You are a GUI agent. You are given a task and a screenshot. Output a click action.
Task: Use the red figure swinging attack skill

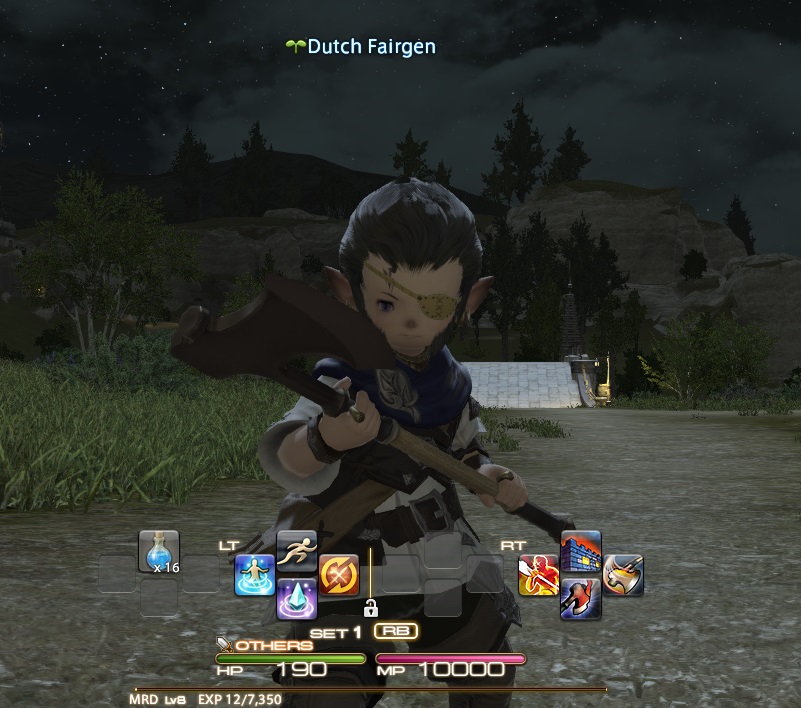click(x=538, y=575)
